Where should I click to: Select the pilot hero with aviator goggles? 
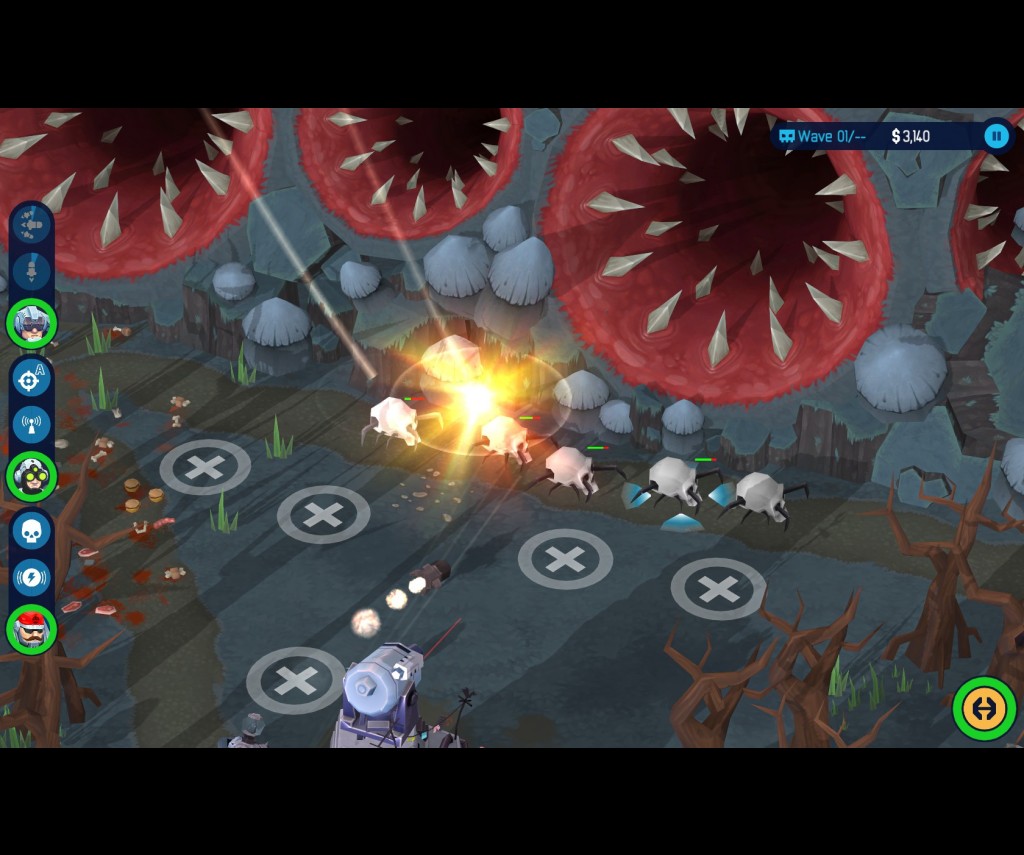32,323
